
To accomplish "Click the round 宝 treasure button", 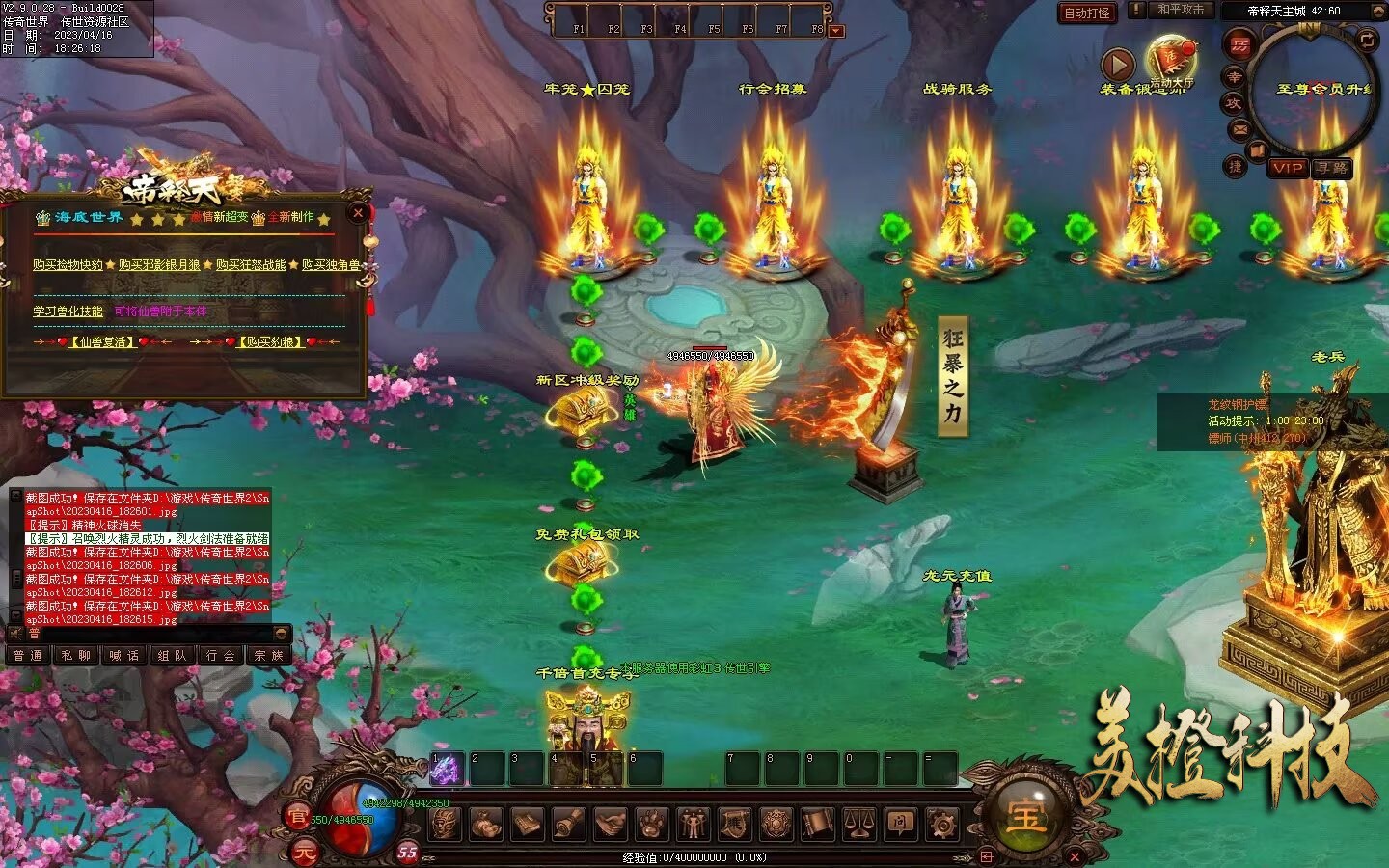I will click(x=1024, y=815).
